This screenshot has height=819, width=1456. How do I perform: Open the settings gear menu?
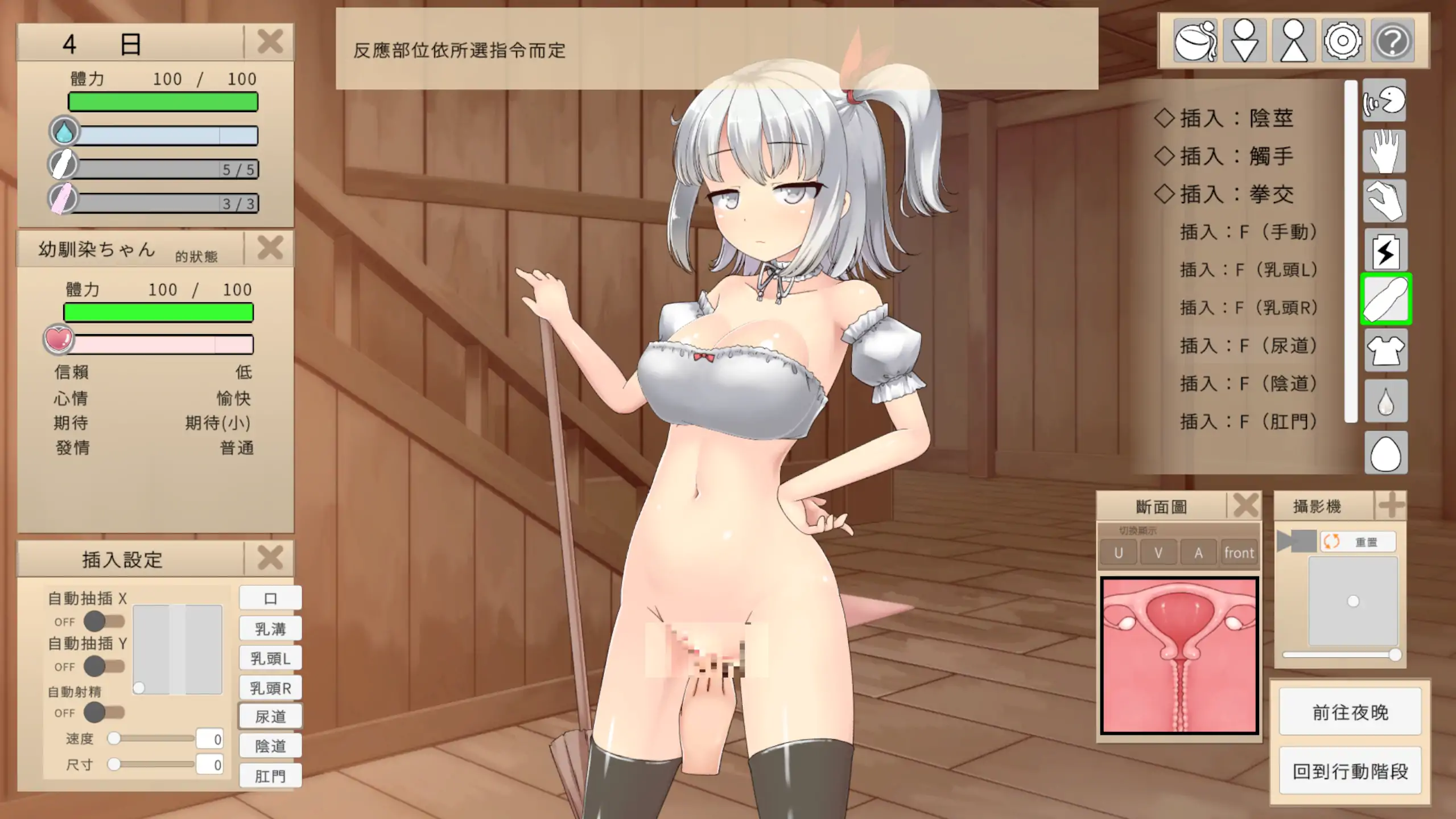(x=1343, y=40)
